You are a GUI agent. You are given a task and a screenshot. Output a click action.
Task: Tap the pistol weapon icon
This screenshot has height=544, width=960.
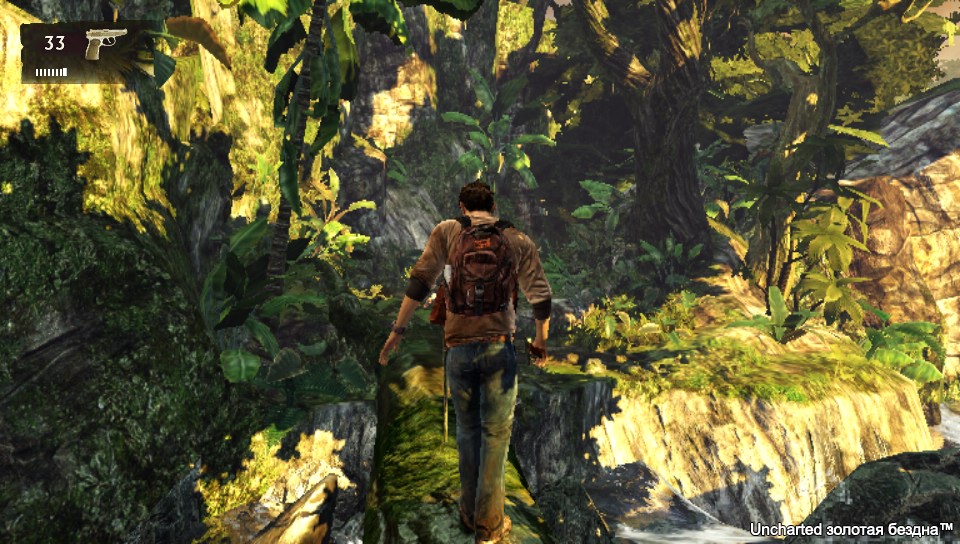[x=105, y=43]
